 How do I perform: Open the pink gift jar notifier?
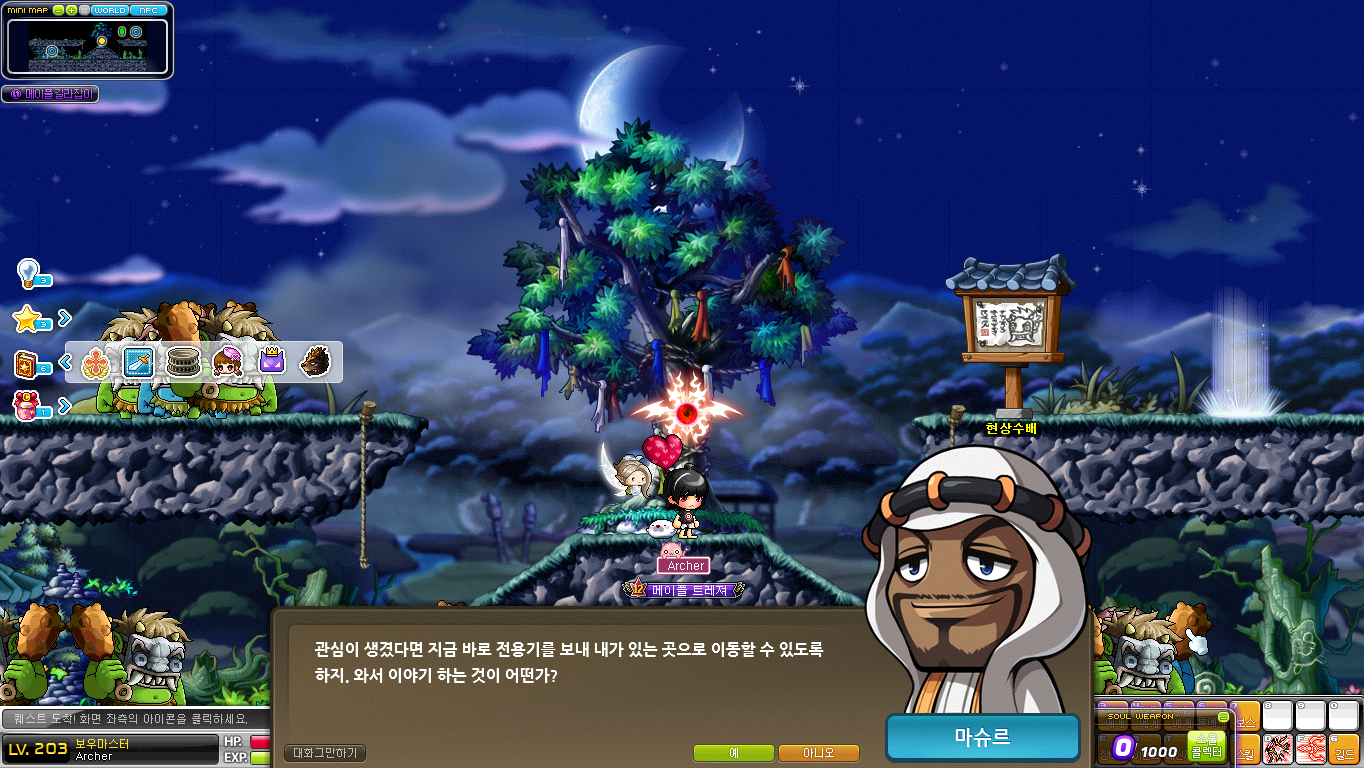tap(27, 405)
